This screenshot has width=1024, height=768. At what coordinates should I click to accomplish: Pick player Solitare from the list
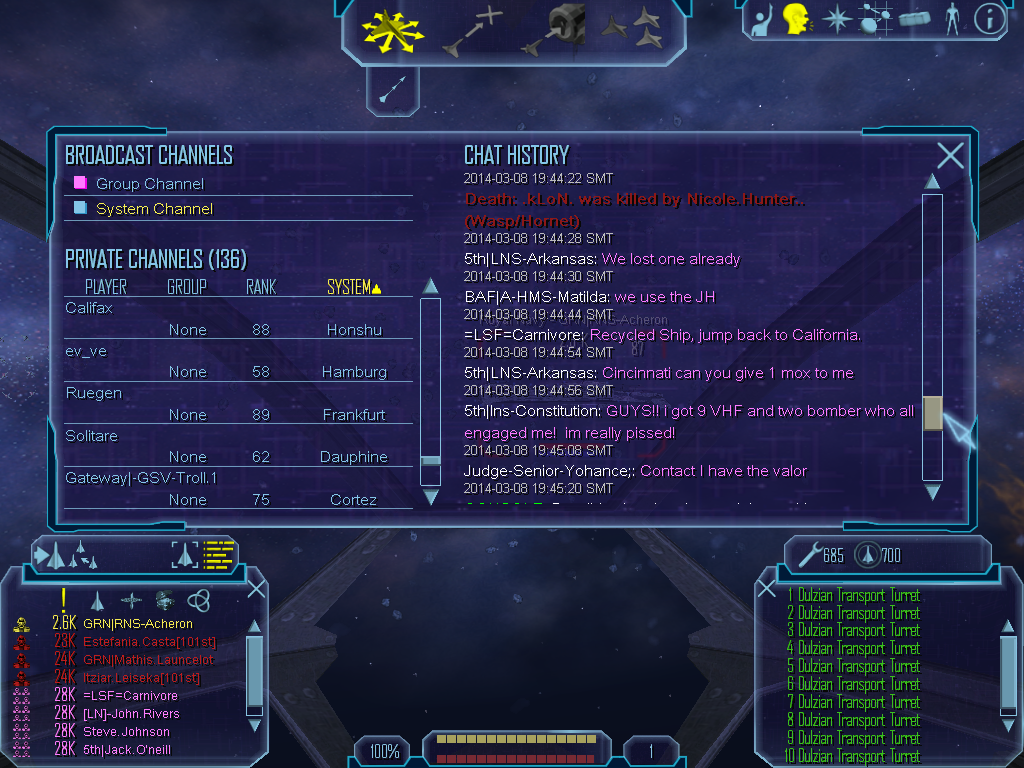pyautogui.click(x=91, y=436)
